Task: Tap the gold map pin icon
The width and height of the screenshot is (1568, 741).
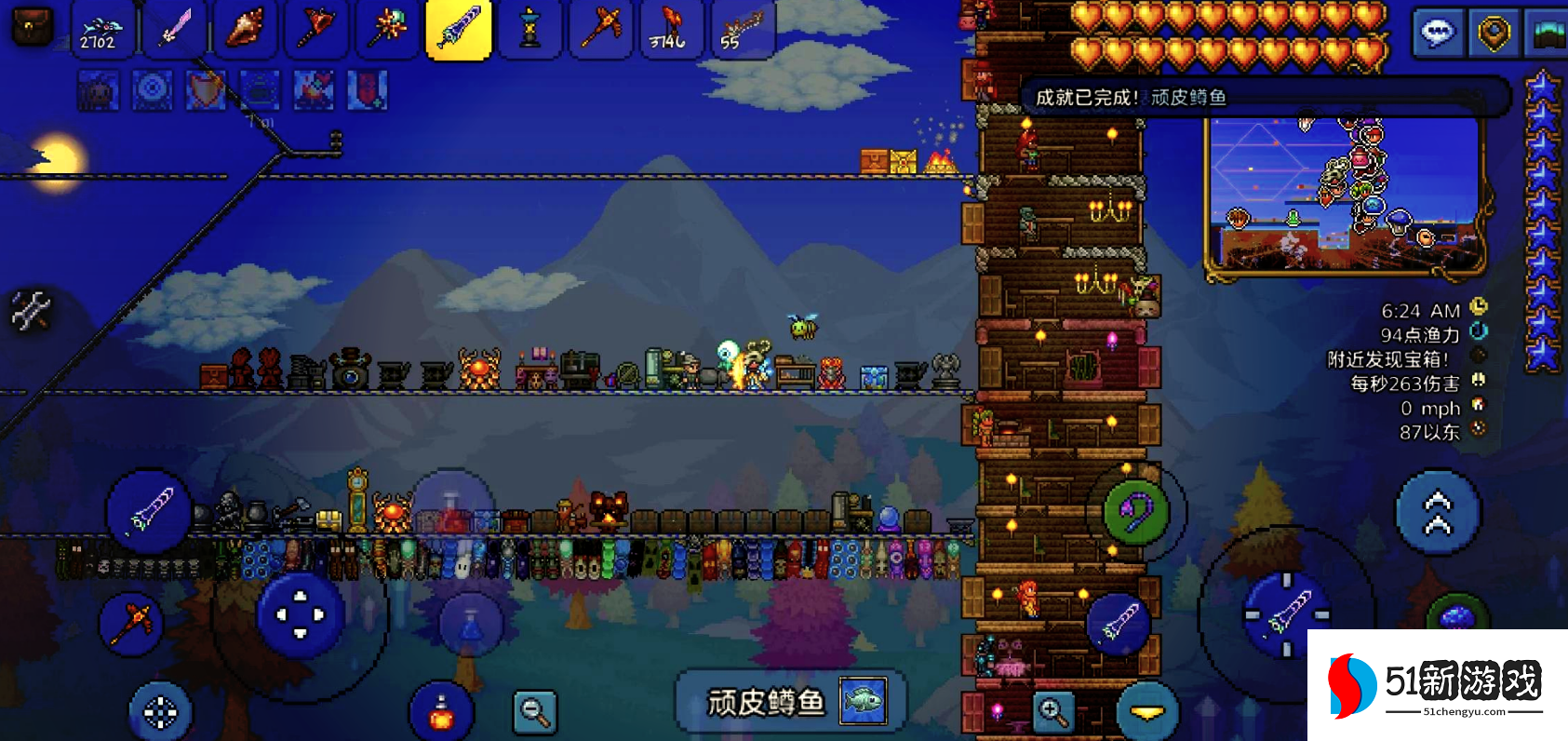Action: tap(1494, 34)
